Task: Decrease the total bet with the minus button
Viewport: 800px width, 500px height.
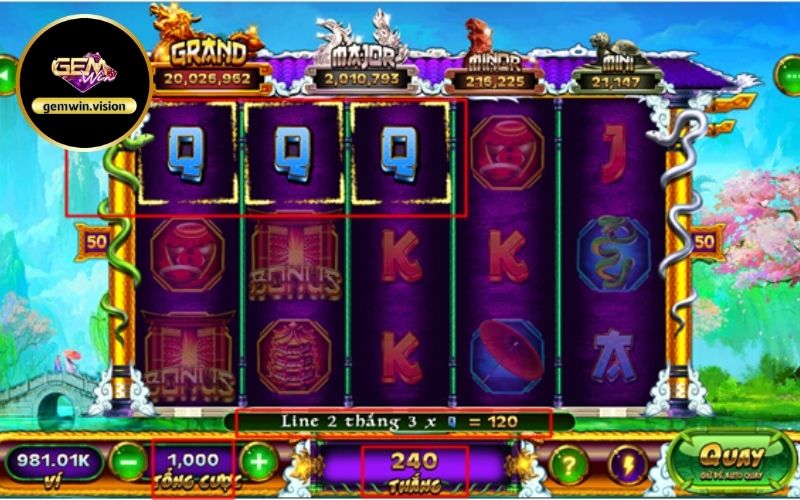Action: [129, 463]
